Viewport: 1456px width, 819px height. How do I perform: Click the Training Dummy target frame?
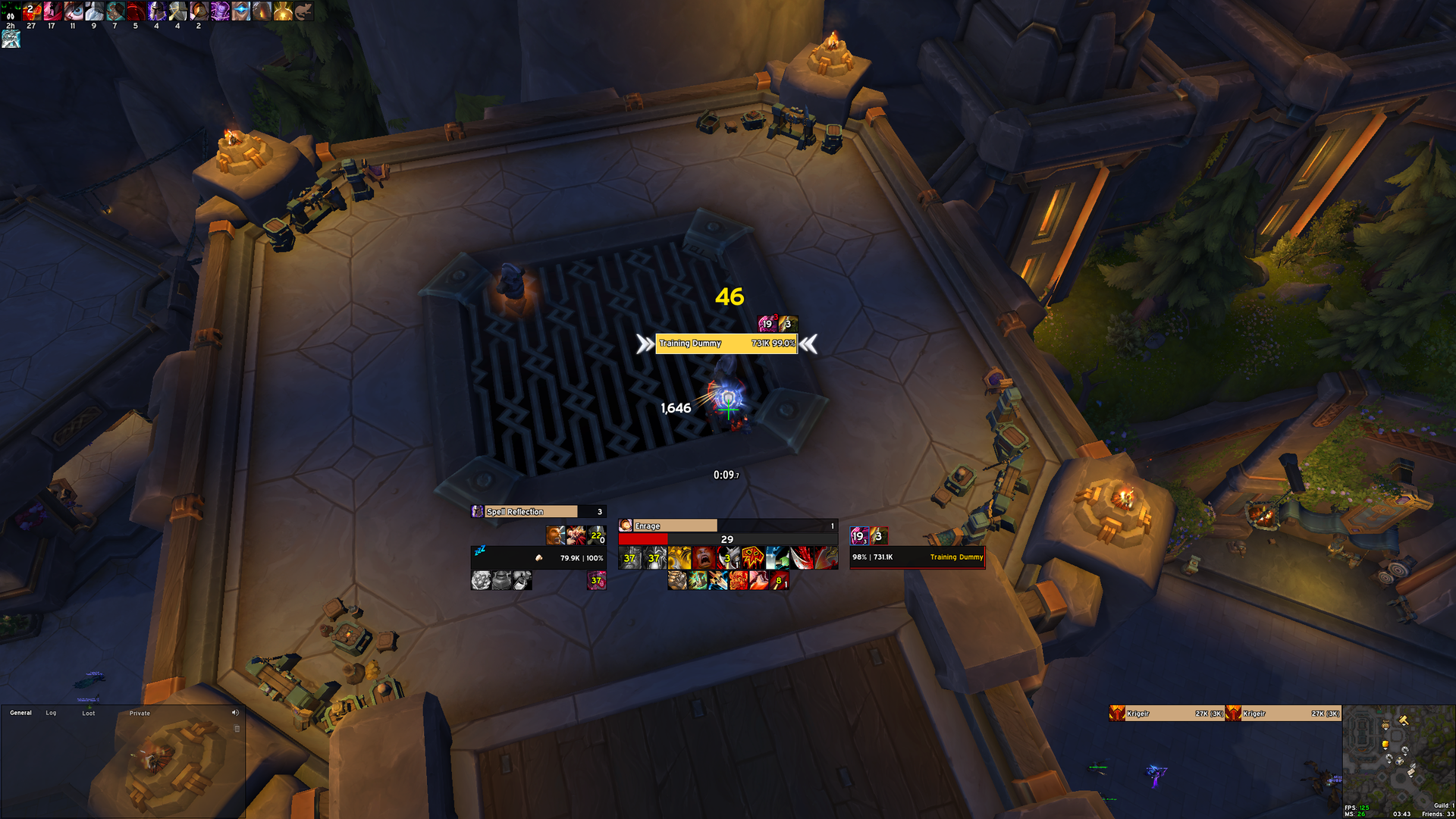pyautogui.click(x=917, y=557)
